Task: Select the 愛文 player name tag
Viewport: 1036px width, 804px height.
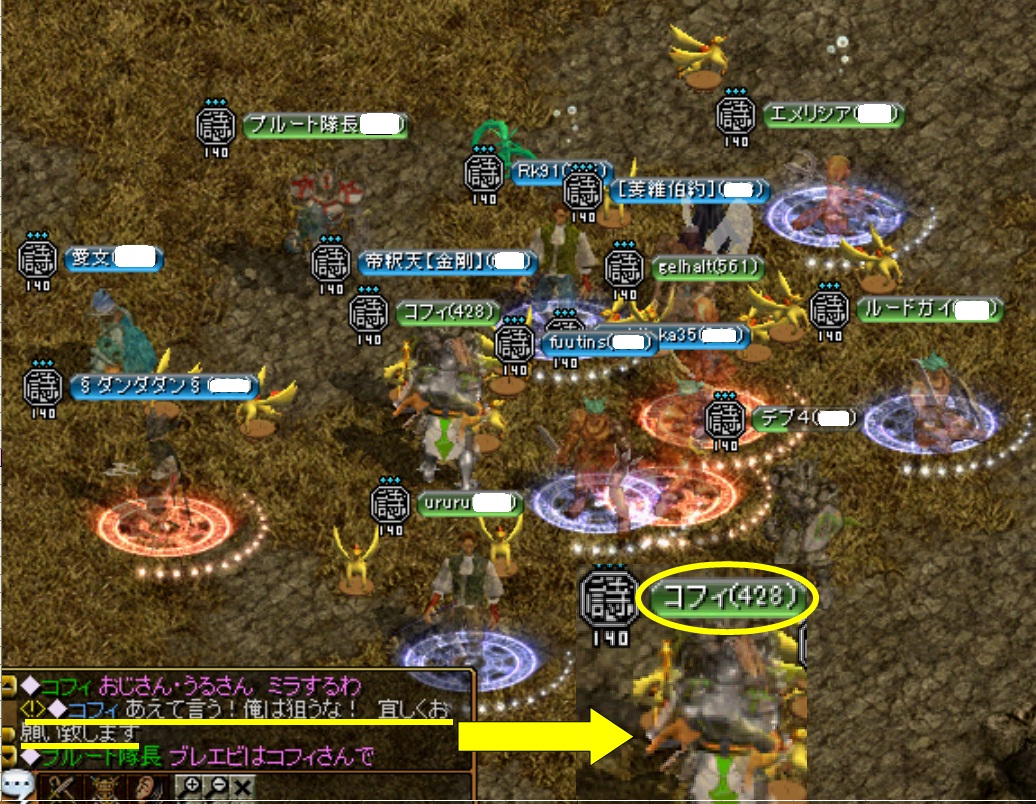Action: [x=114, y=258]
